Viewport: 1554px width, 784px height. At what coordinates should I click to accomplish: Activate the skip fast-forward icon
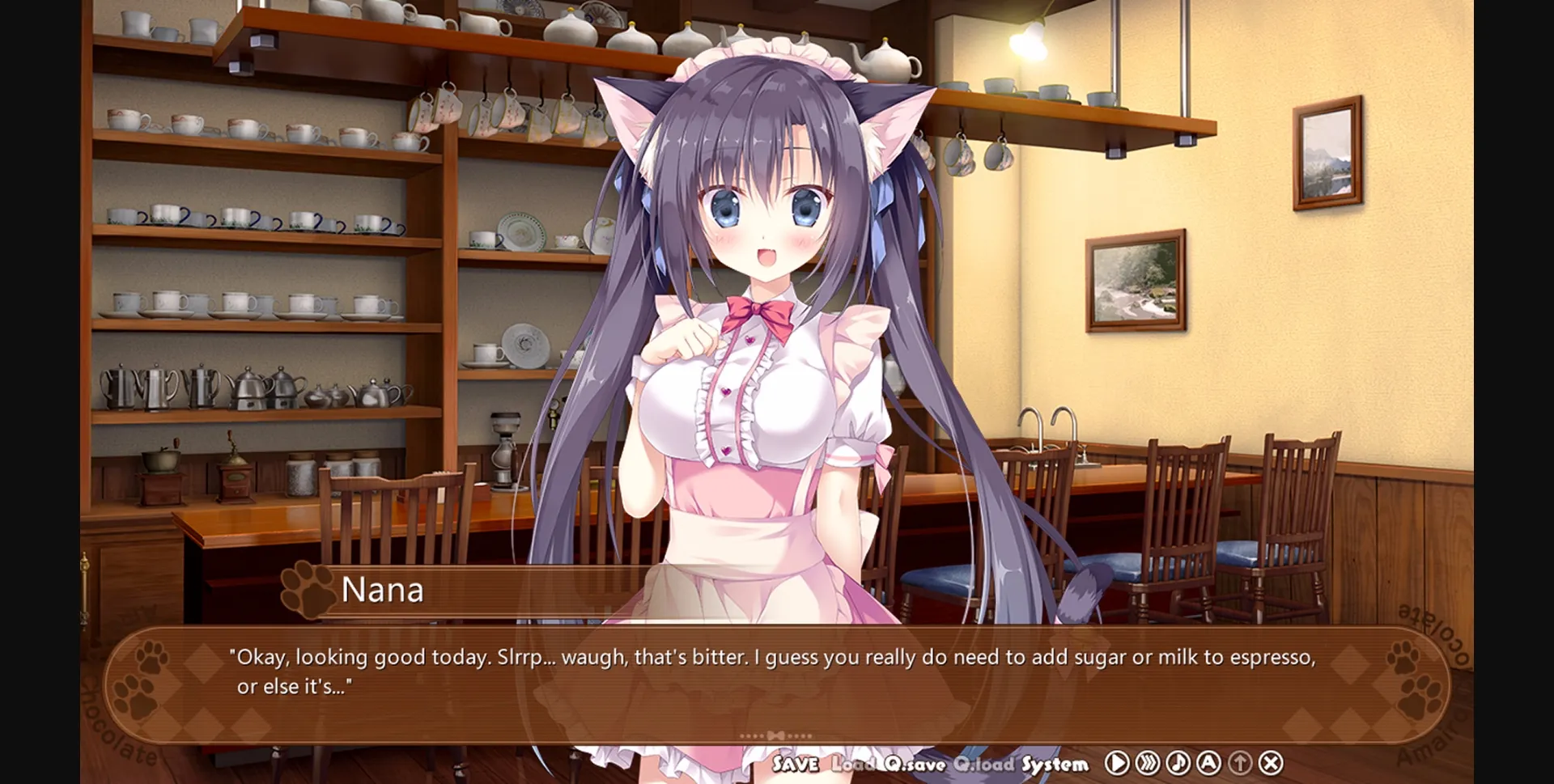pos(1146,762)
